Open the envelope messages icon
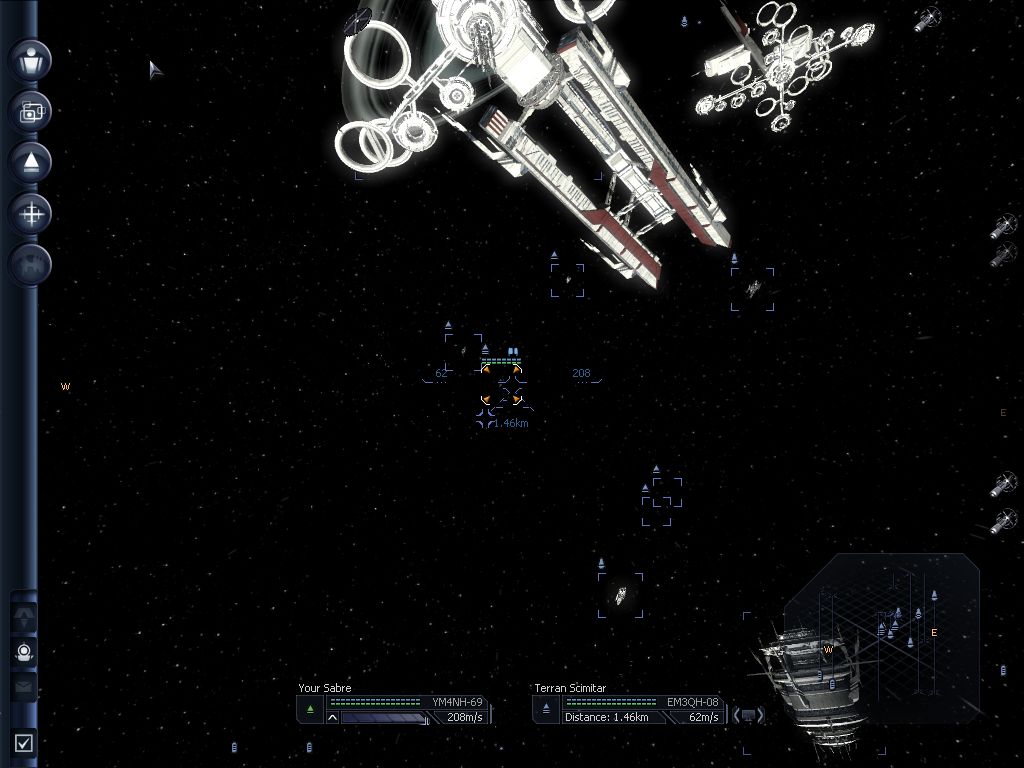 click(x=24, y=687)
